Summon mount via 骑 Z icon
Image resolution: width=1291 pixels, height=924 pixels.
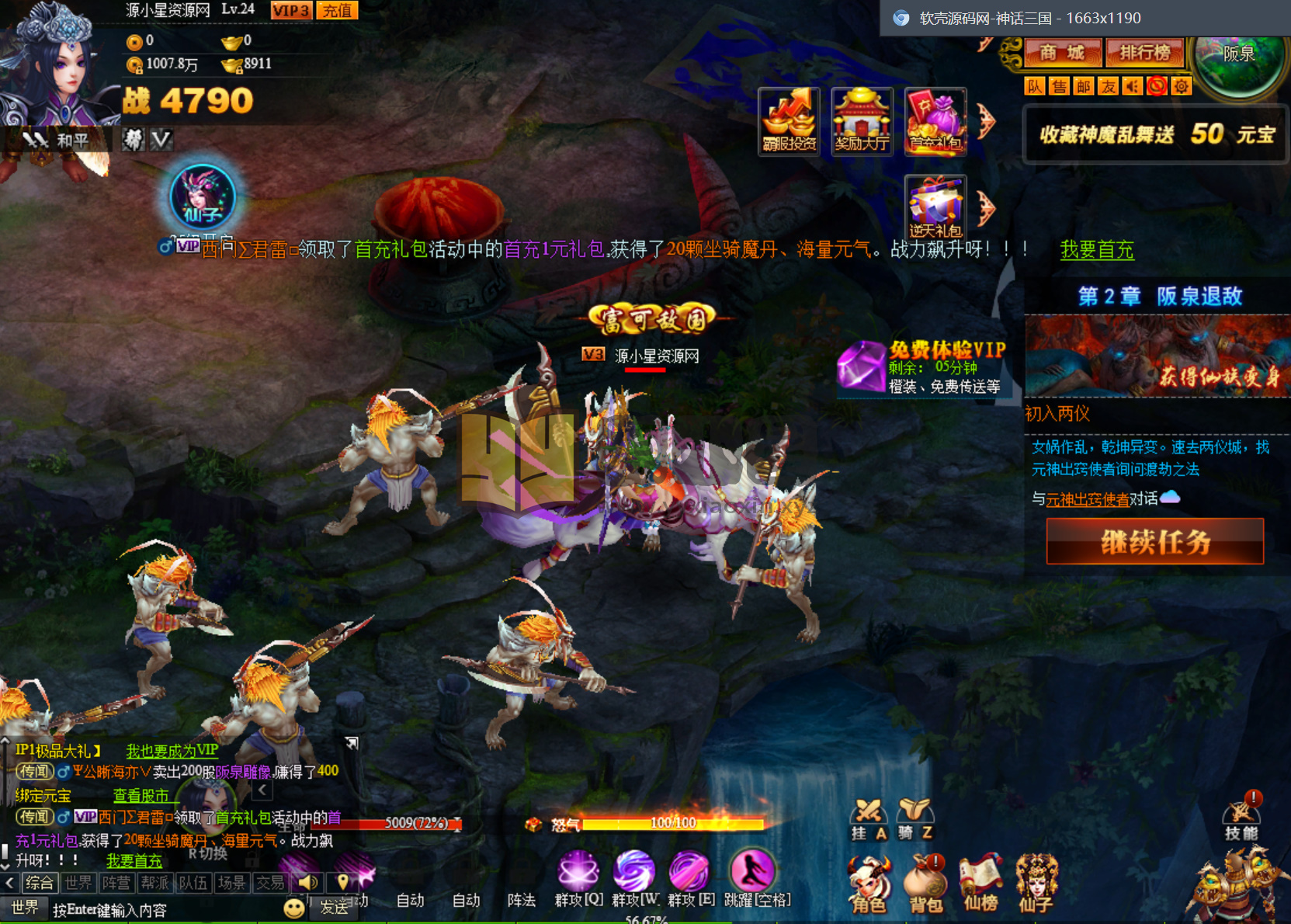point(916,822)
